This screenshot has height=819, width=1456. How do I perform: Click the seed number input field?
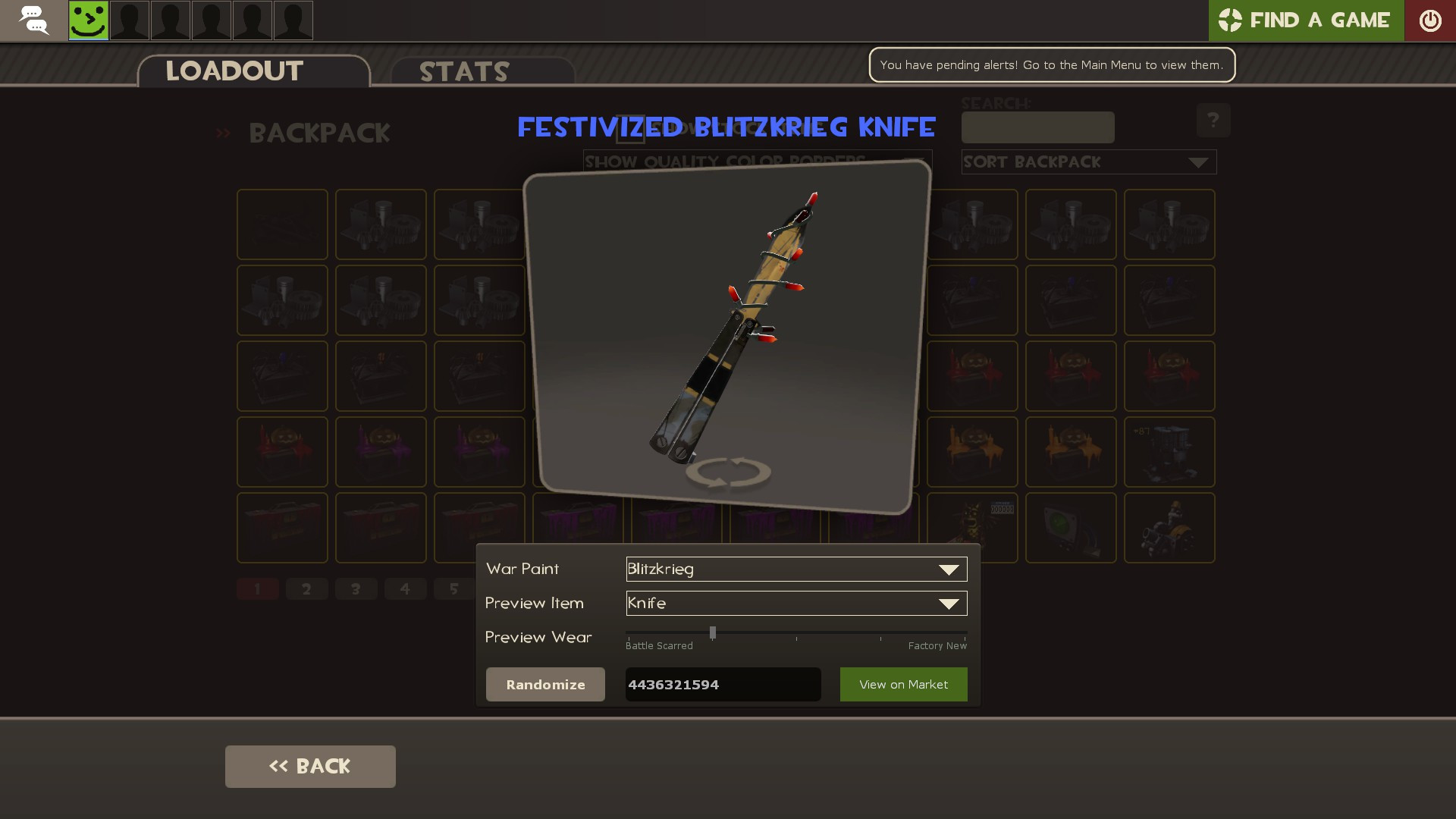pyautogui.click(x=722, y=684)
